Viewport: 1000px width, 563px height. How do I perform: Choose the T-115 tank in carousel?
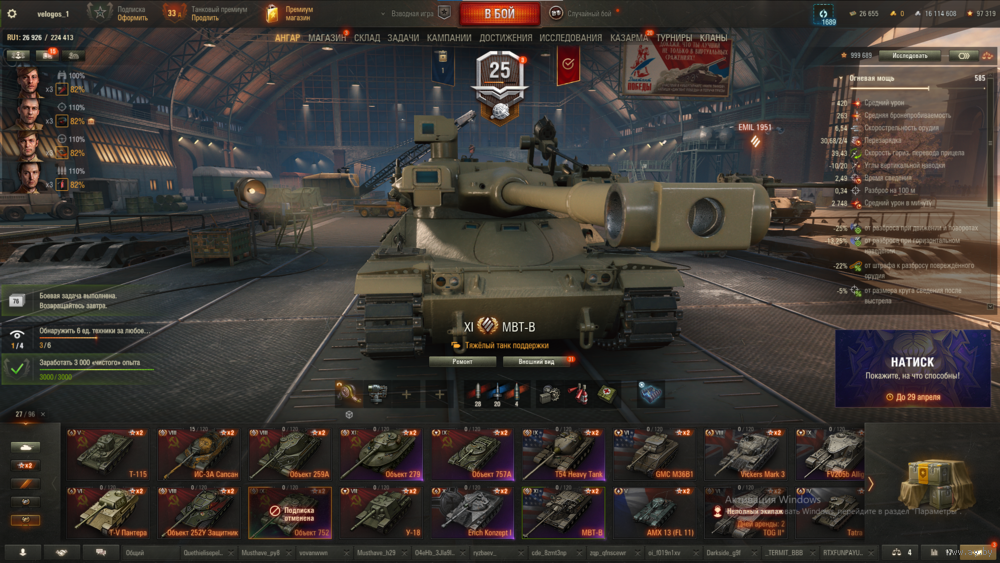105,454
